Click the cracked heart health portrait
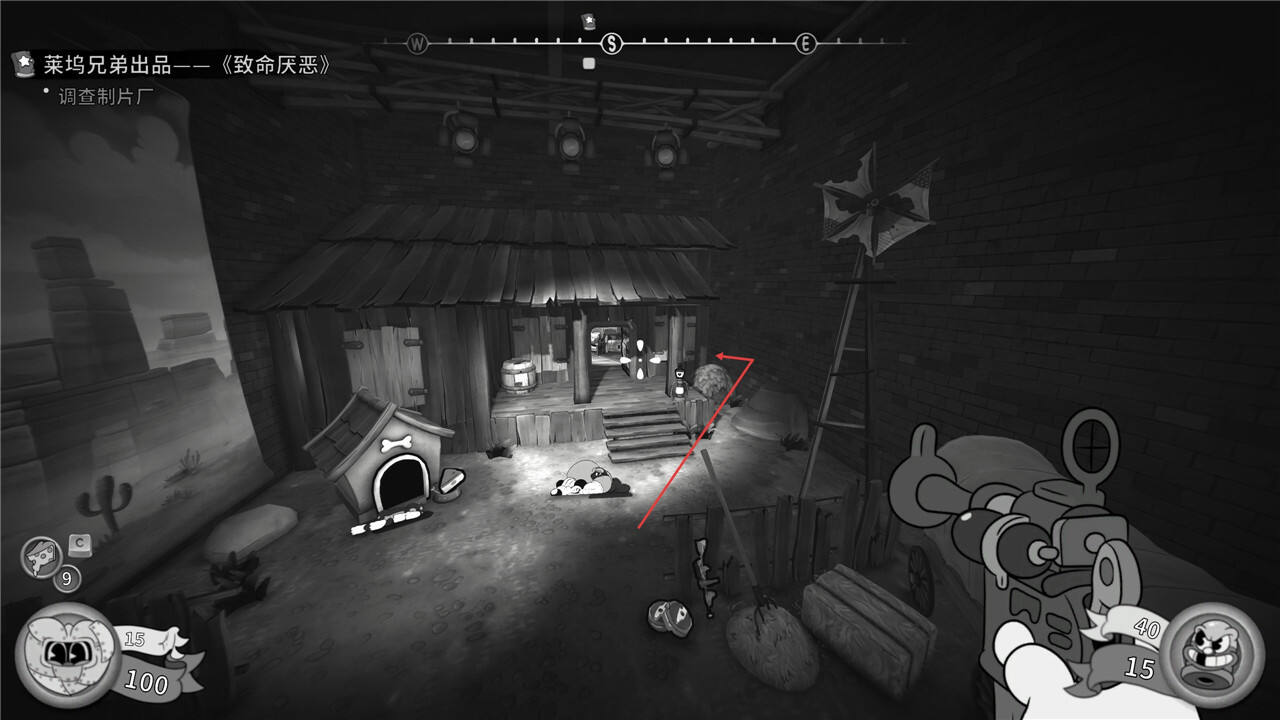Screen dimensions: 1280x720 coord(67,654)
